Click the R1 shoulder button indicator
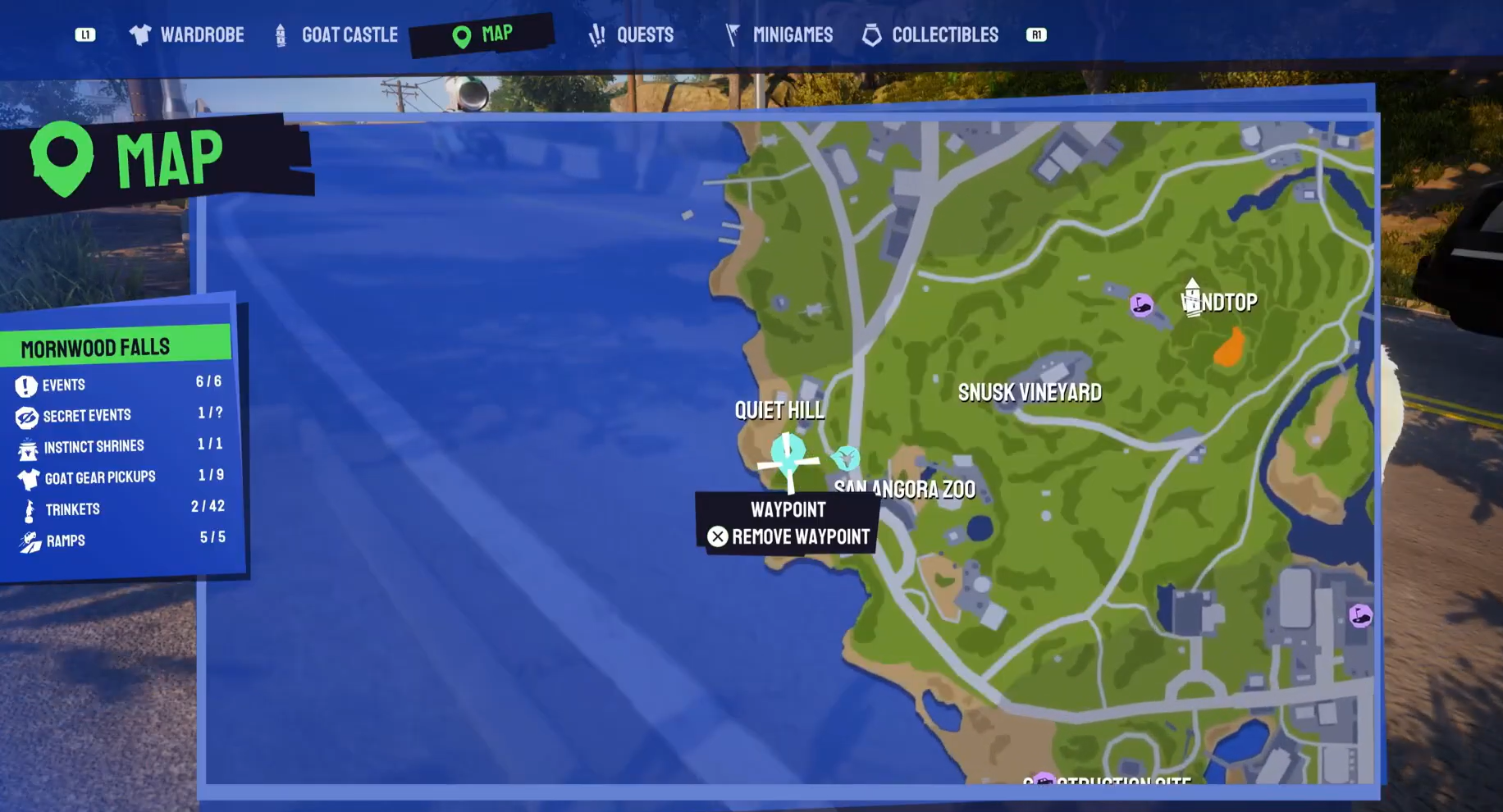 pyautogui.click(x=1036, y=34)
